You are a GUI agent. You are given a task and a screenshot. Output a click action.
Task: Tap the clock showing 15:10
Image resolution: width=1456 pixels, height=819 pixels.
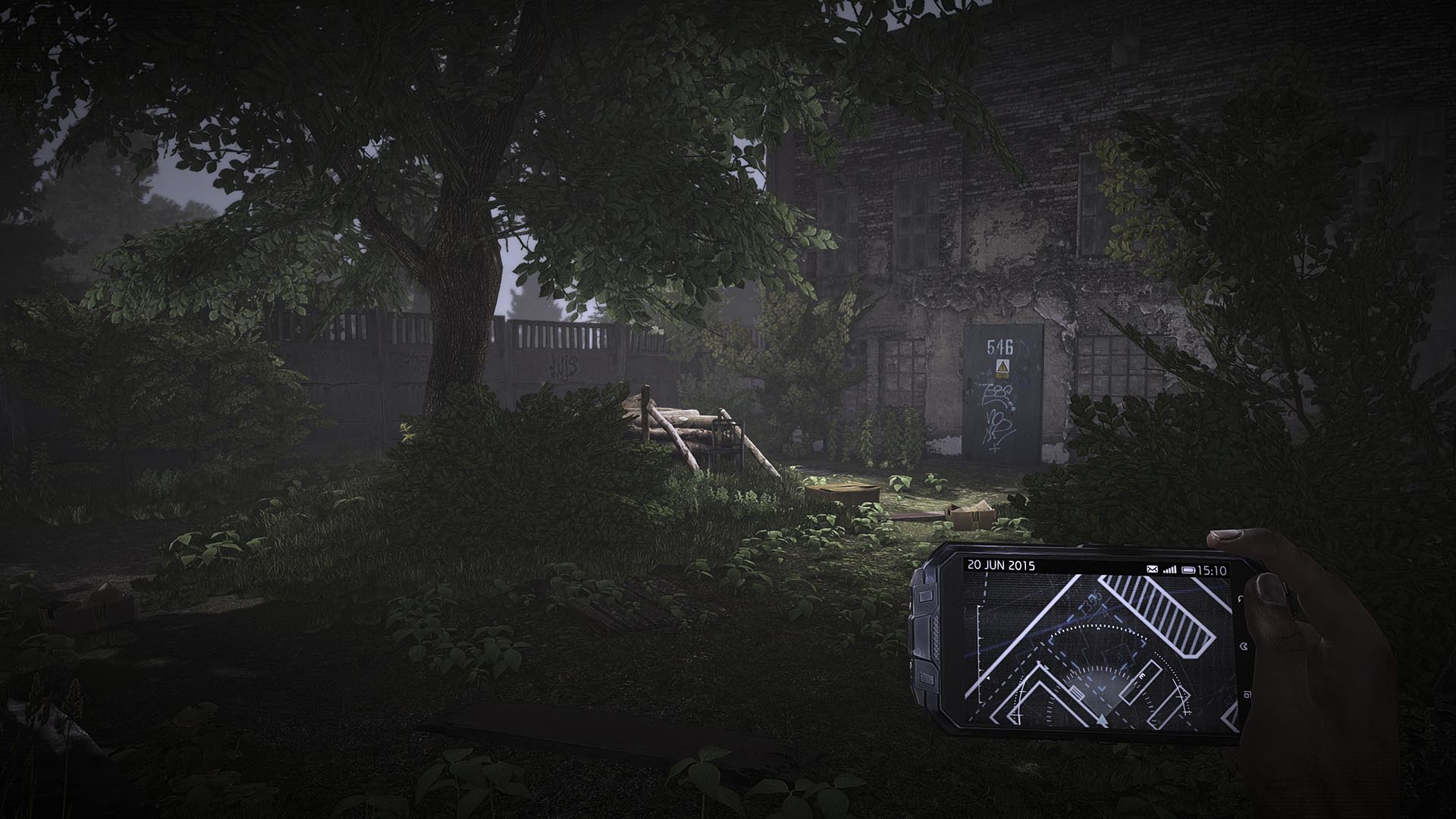pos(1213,570)
